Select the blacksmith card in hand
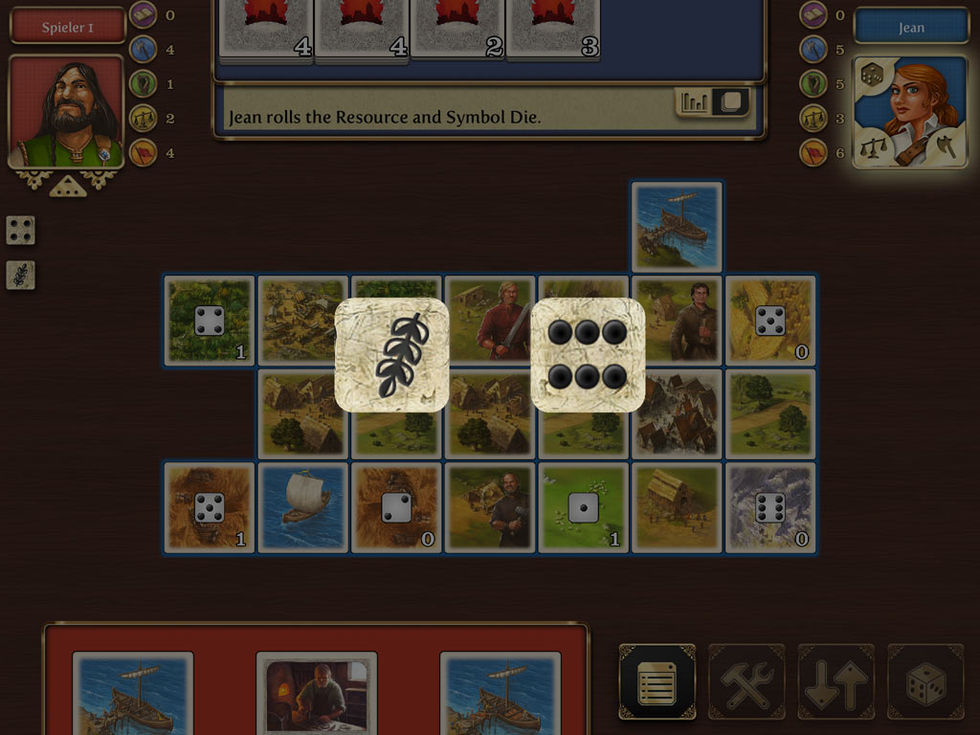 [316, 692]
